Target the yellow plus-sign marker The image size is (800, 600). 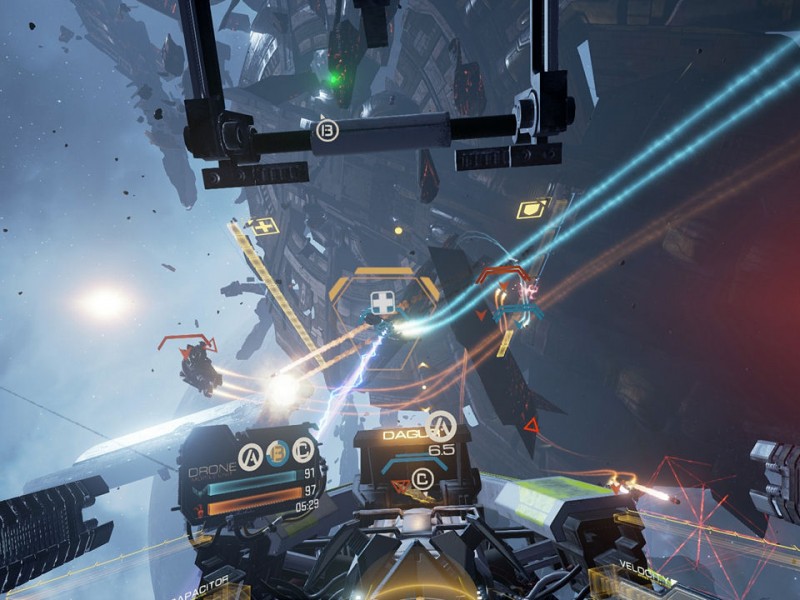tap(264, 226)
